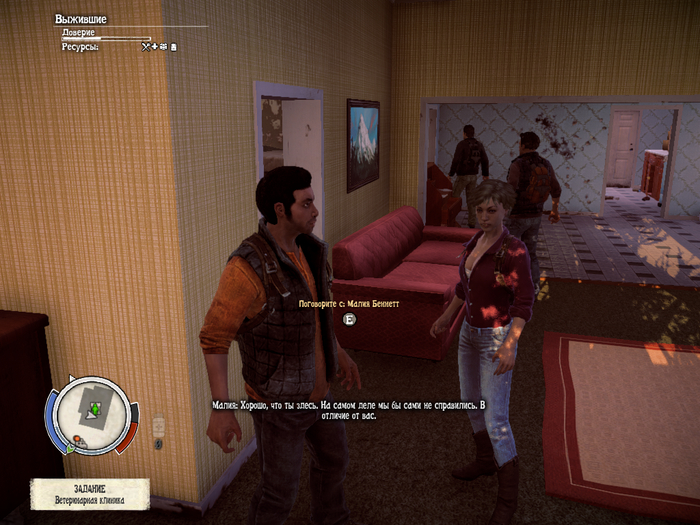Viewport: 700px width, 525px height.
Task: Click the Ресурсы resource icons row
Action: click(159, 46)
